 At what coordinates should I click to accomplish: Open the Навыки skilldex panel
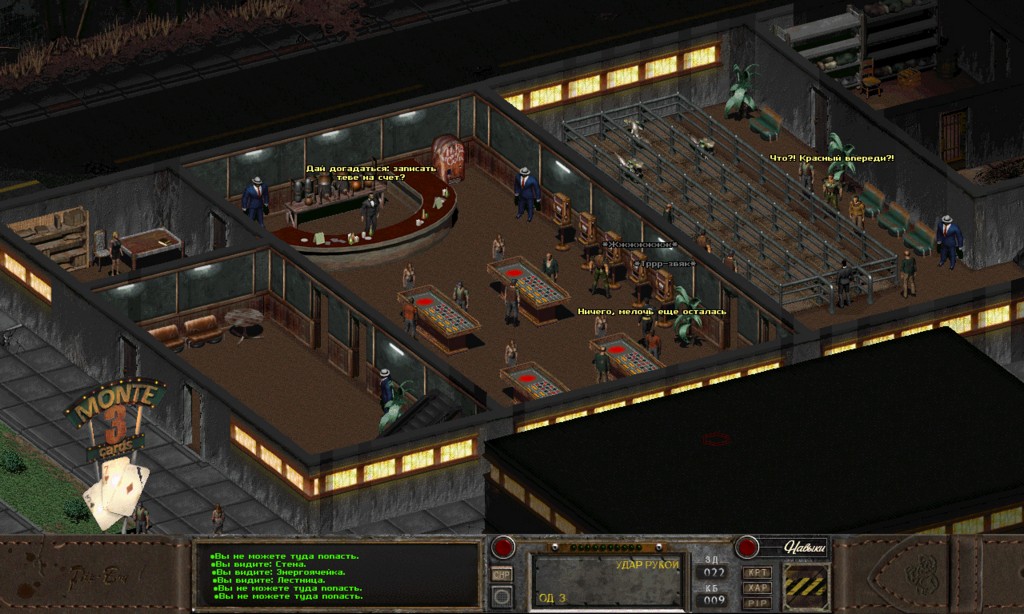[x=803, y=547]
